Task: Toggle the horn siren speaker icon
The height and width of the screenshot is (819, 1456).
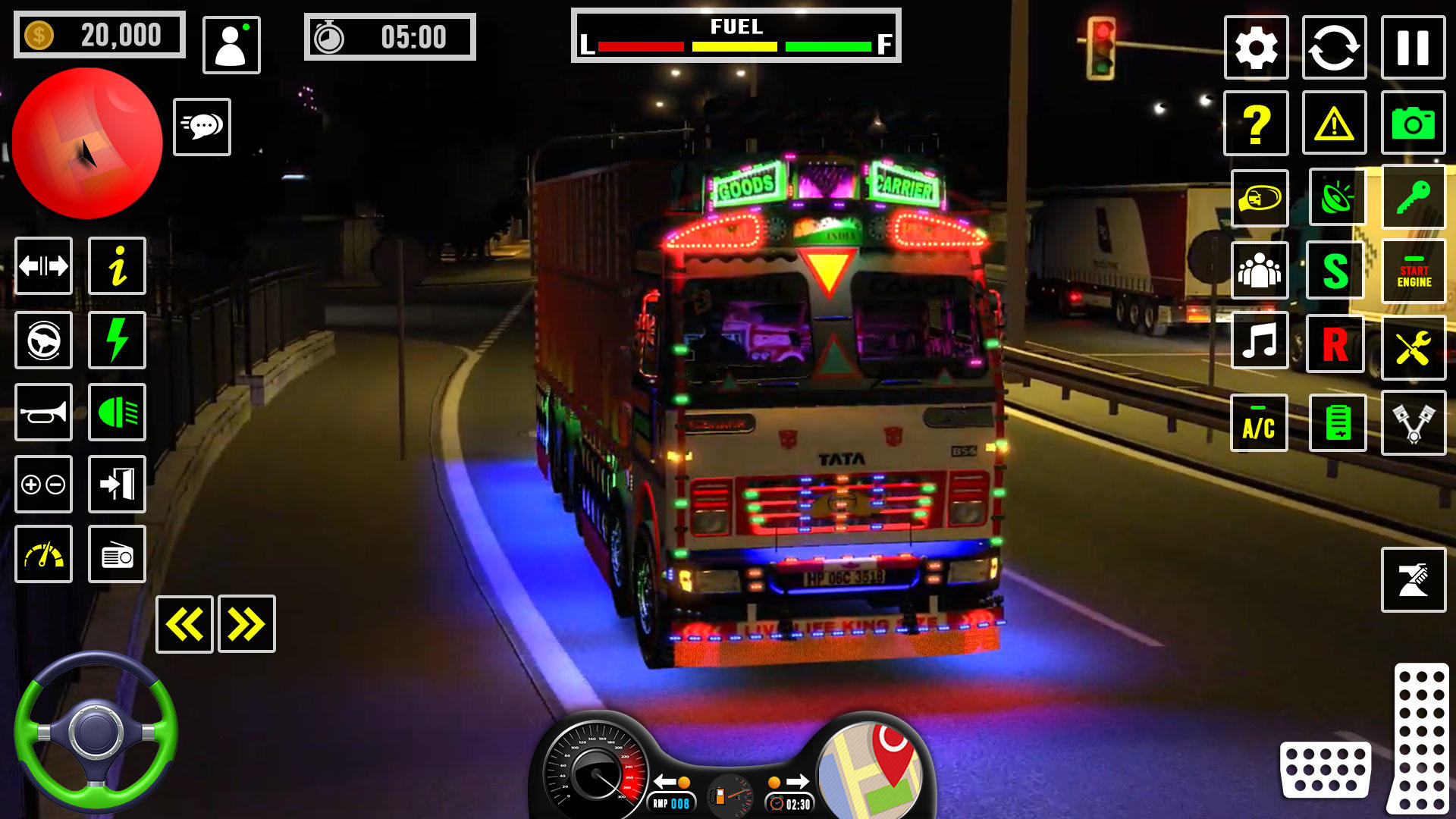Action: tap(1335, 197)
